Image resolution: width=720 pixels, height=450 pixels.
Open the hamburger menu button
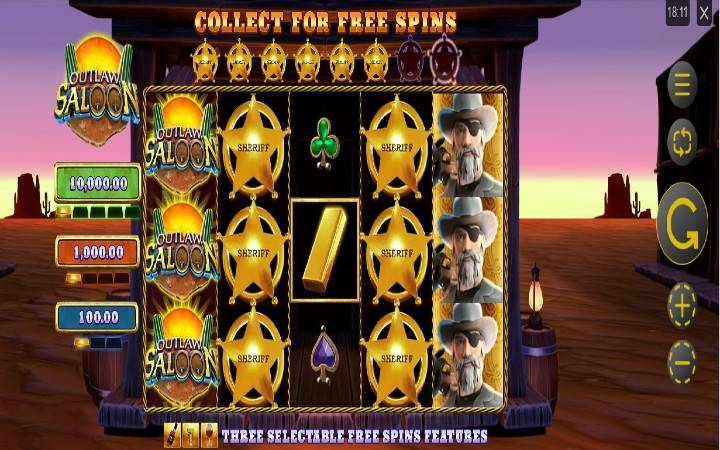[x=682, y=85]
